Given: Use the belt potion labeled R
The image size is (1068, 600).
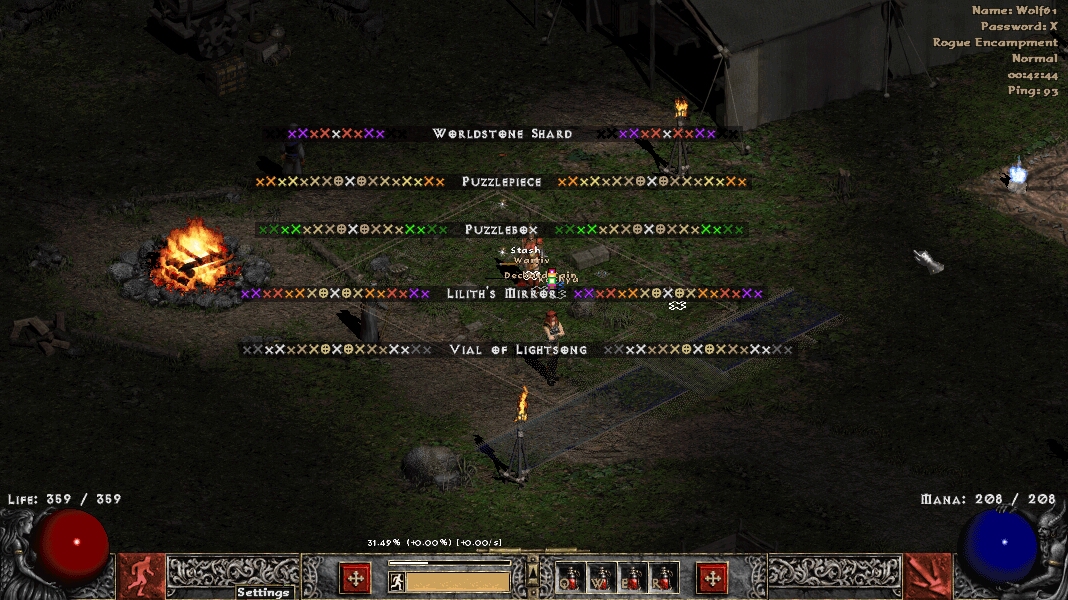Looking at the screenshot, I should 664,578.
